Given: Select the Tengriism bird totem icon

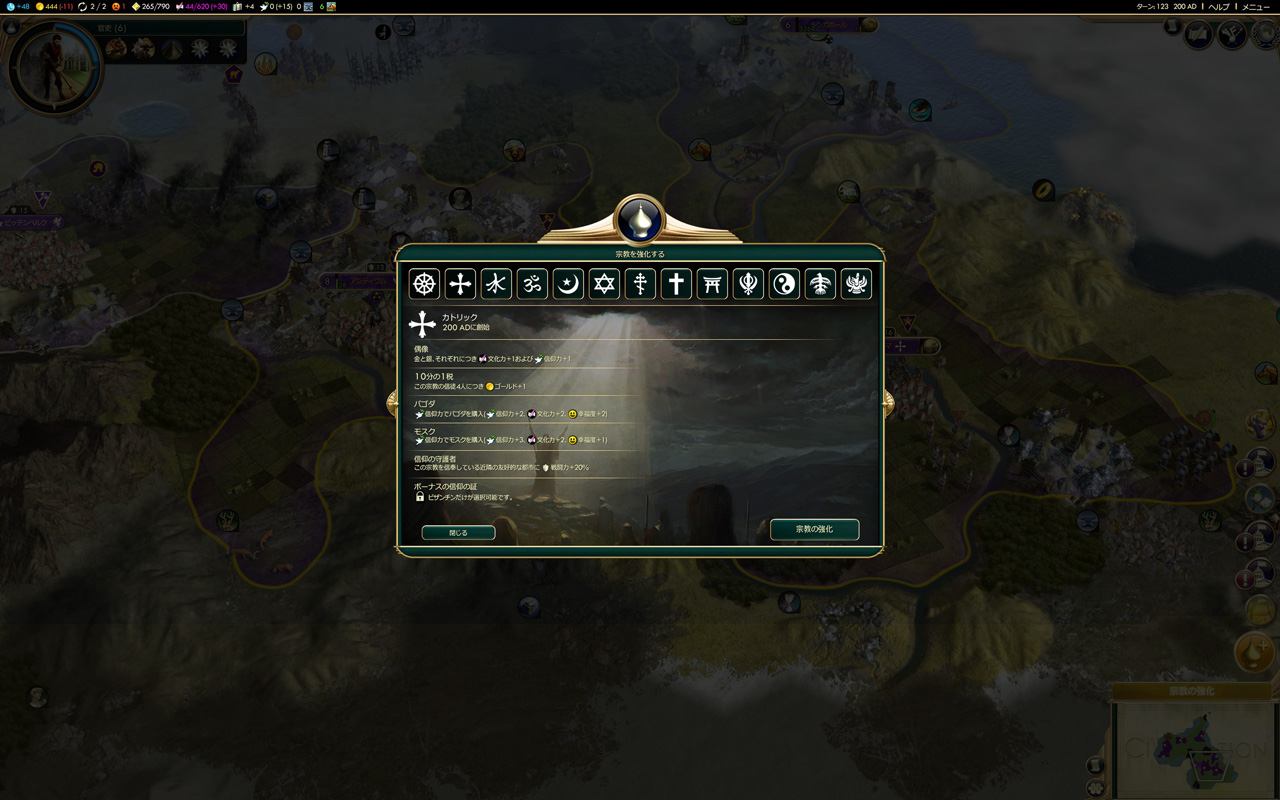Looking at the screenshot, I should pos(820,284).
